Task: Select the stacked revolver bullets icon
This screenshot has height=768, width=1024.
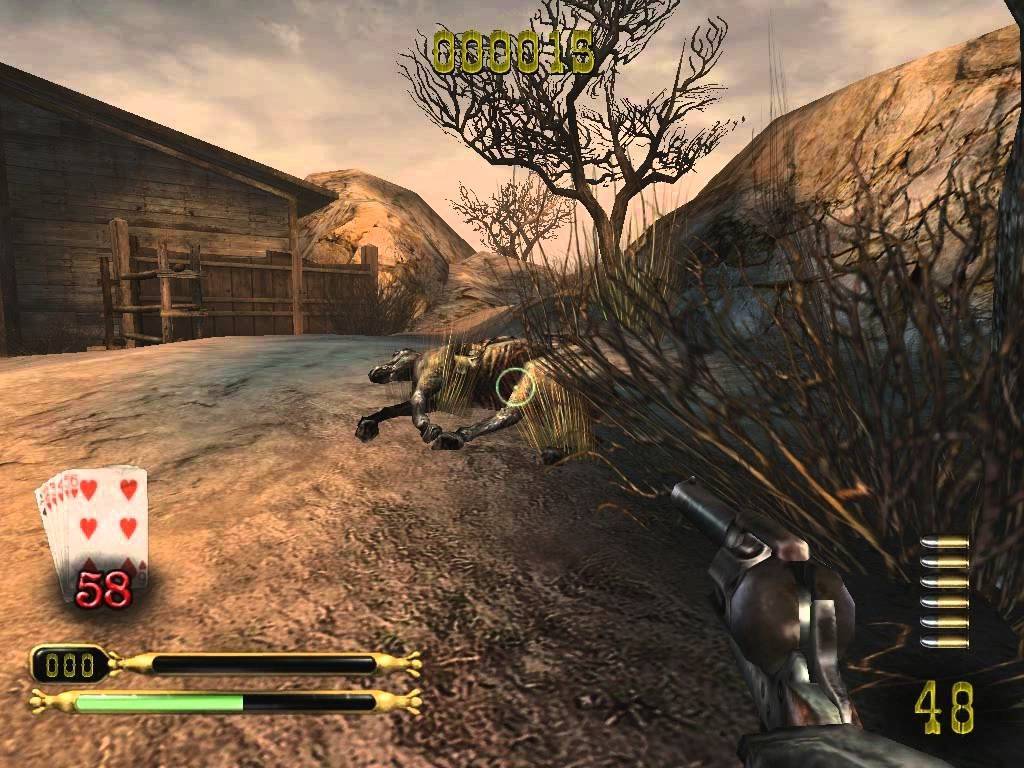Action: click(944, 591)
